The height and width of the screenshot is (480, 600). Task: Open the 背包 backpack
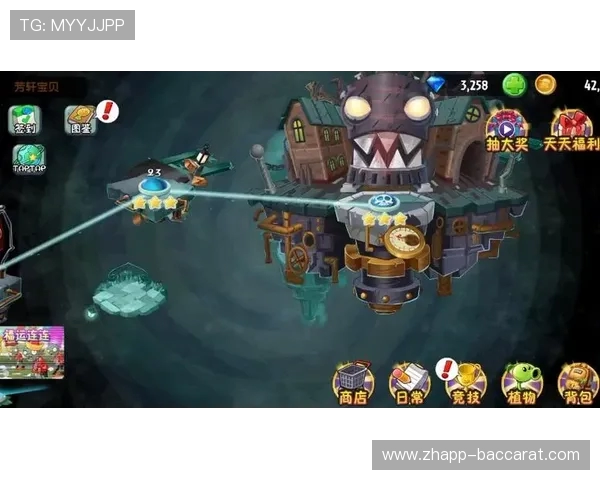point(576,383)
